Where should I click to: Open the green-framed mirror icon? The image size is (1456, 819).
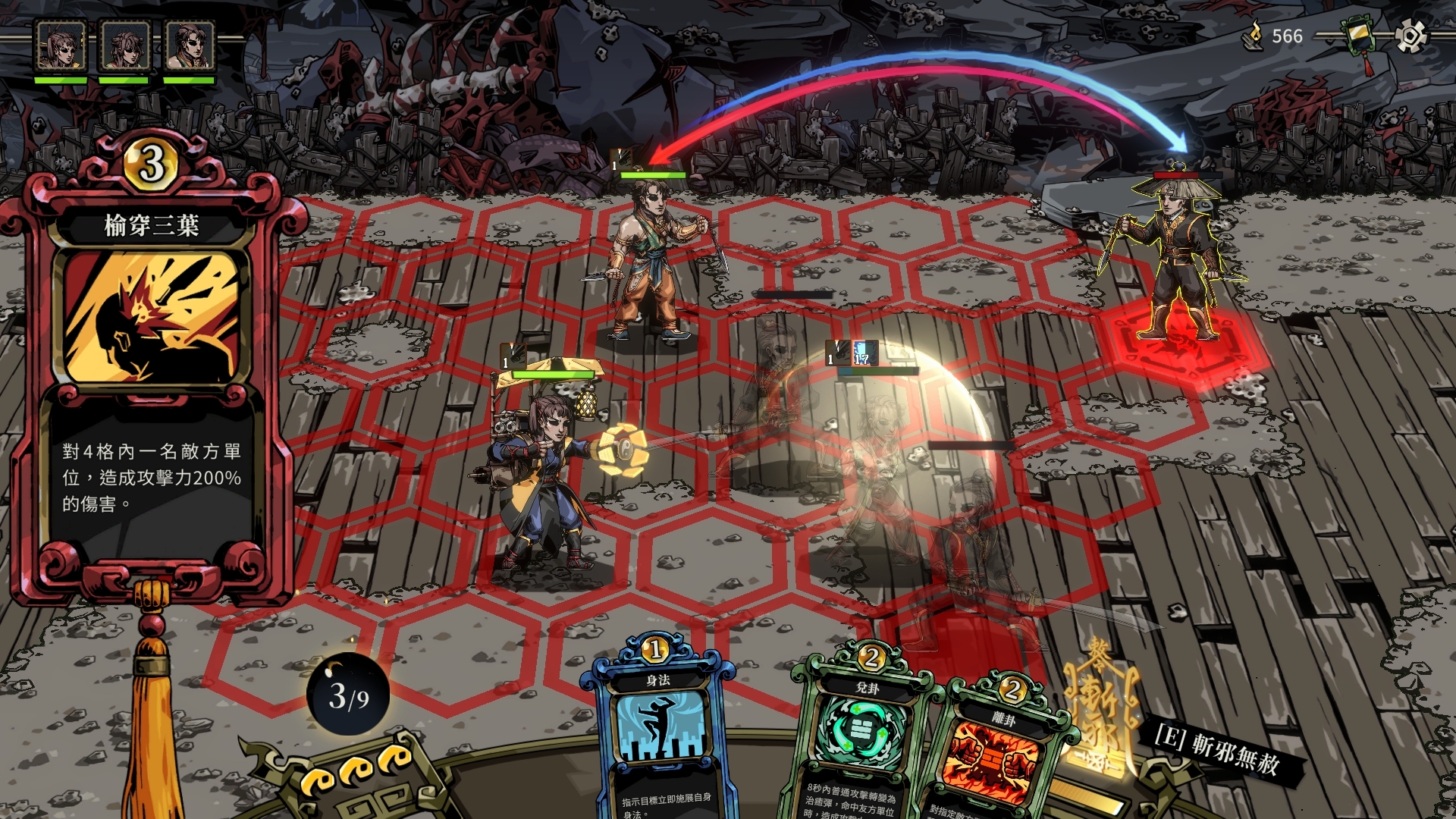pos(1359,36)
